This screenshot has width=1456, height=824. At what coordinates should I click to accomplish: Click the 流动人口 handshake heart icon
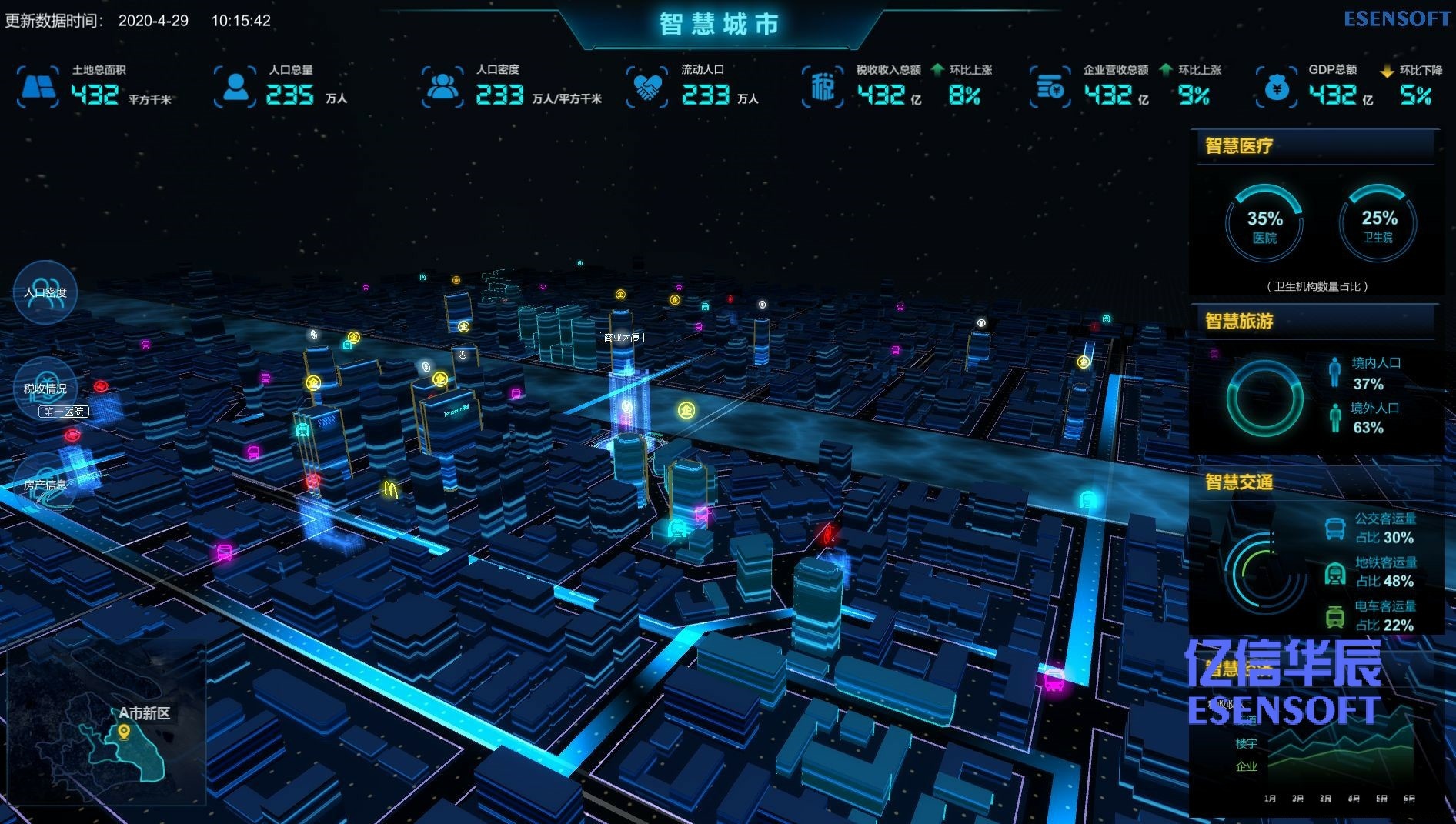[x=647, y=87]
